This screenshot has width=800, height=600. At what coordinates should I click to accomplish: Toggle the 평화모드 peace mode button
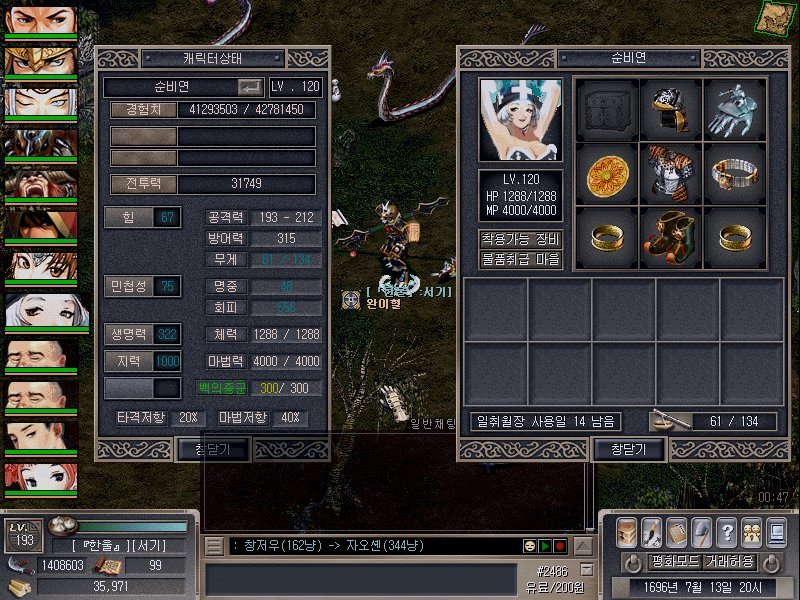(x=674, y=561)
